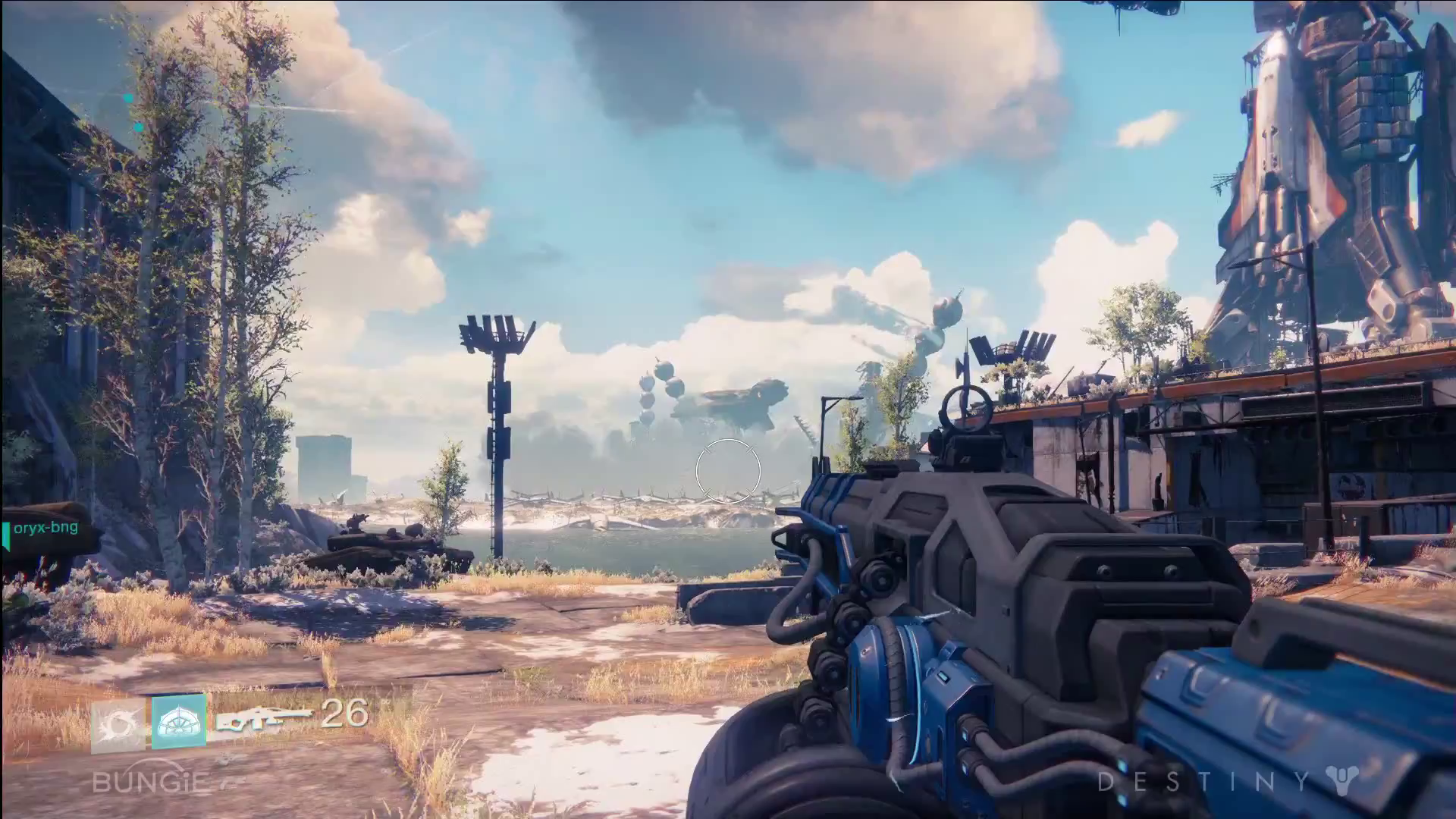Select the scout rifle weapon silhouette icon
The width and height of the screenshot is (1456, 819).
tap(265, 719)
